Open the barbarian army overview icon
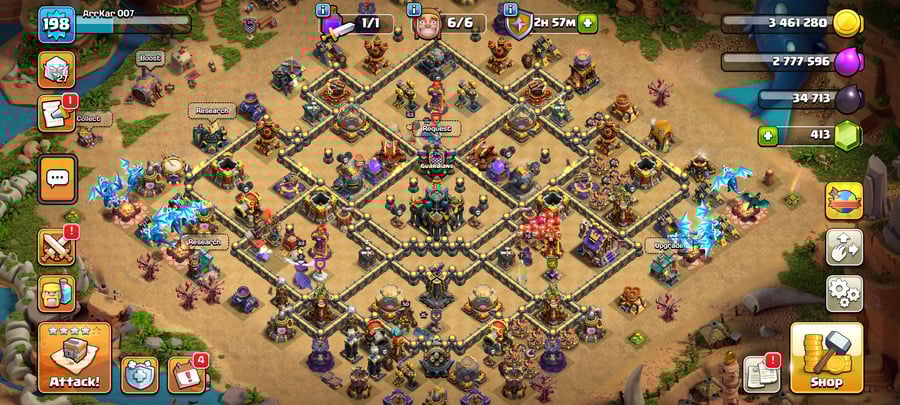 [56, 293]
